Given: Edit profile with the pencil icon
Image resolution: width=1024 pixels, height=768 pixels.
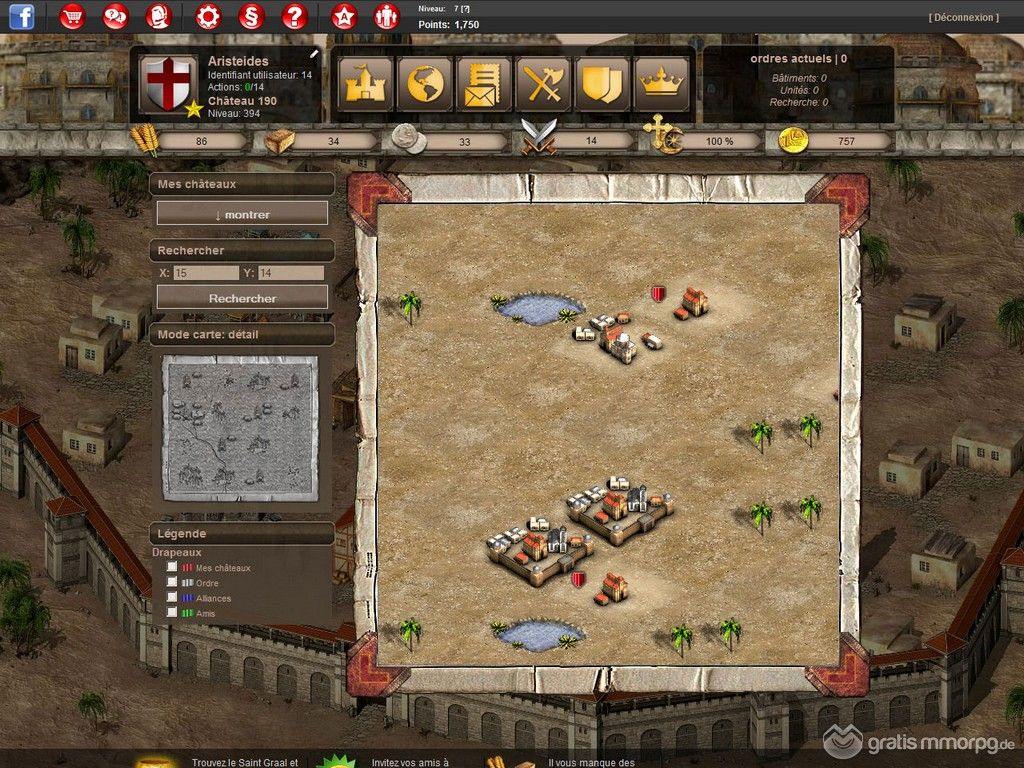Looking at the screenshot, I should tap(314, 53).
